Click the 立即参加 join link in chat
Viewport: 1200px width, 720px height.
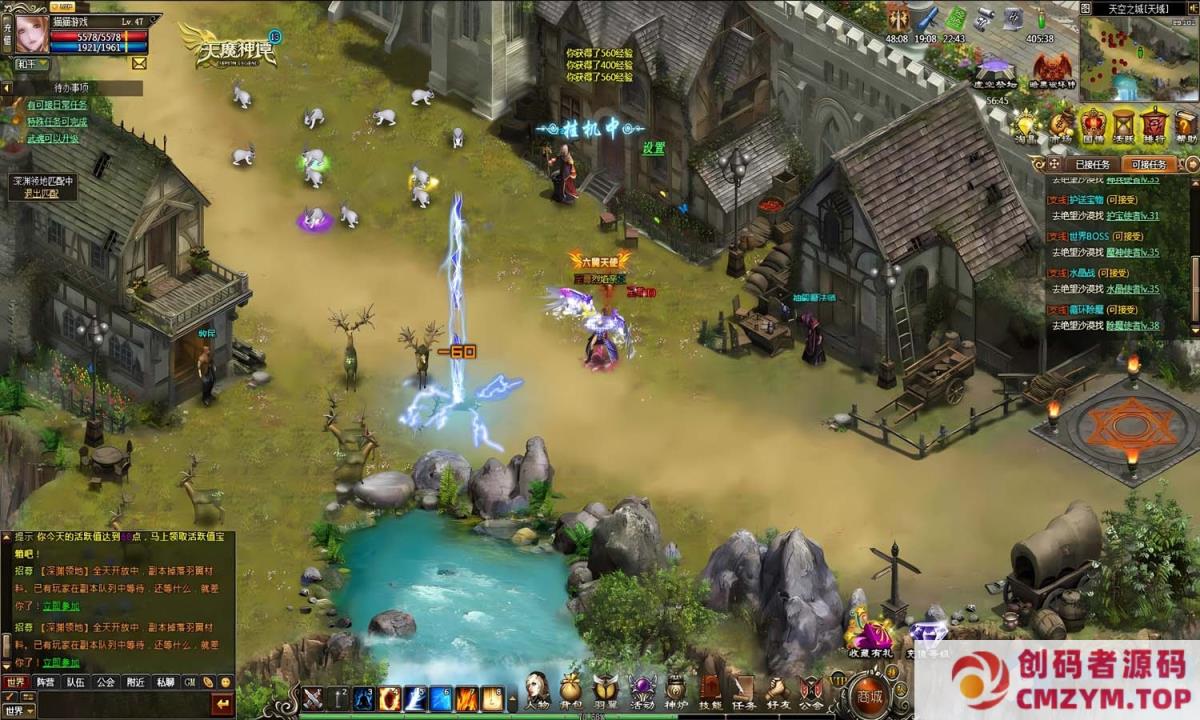[x=61, y=662]
